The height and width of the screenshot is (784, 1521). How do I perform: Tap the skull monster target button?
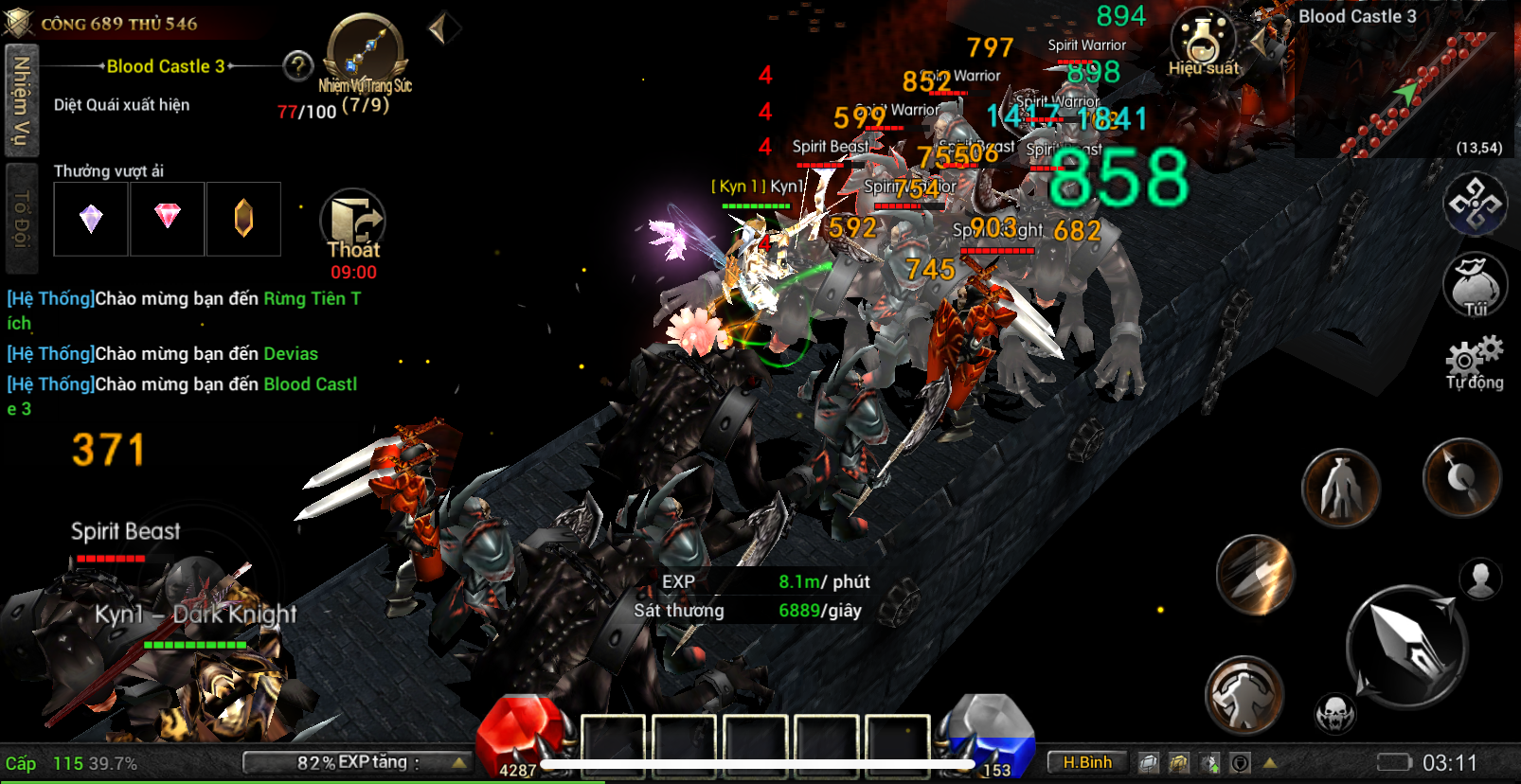tap(1335, 712)
